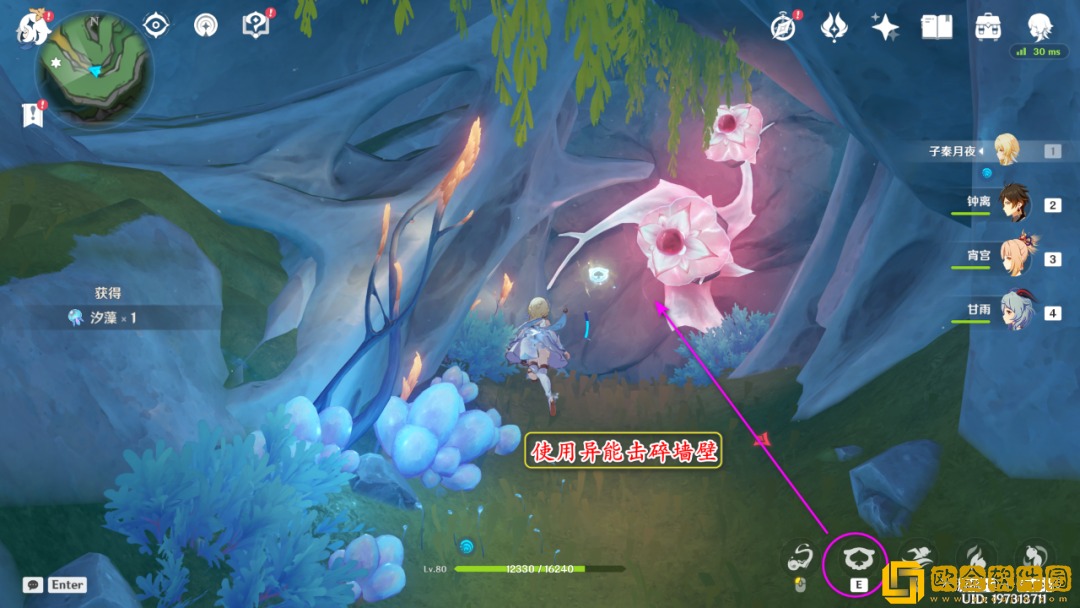The height and width of the screenshot is (608, 1080).
Task: Activate the circled elemental skill icon
Action: pos(854,560)
